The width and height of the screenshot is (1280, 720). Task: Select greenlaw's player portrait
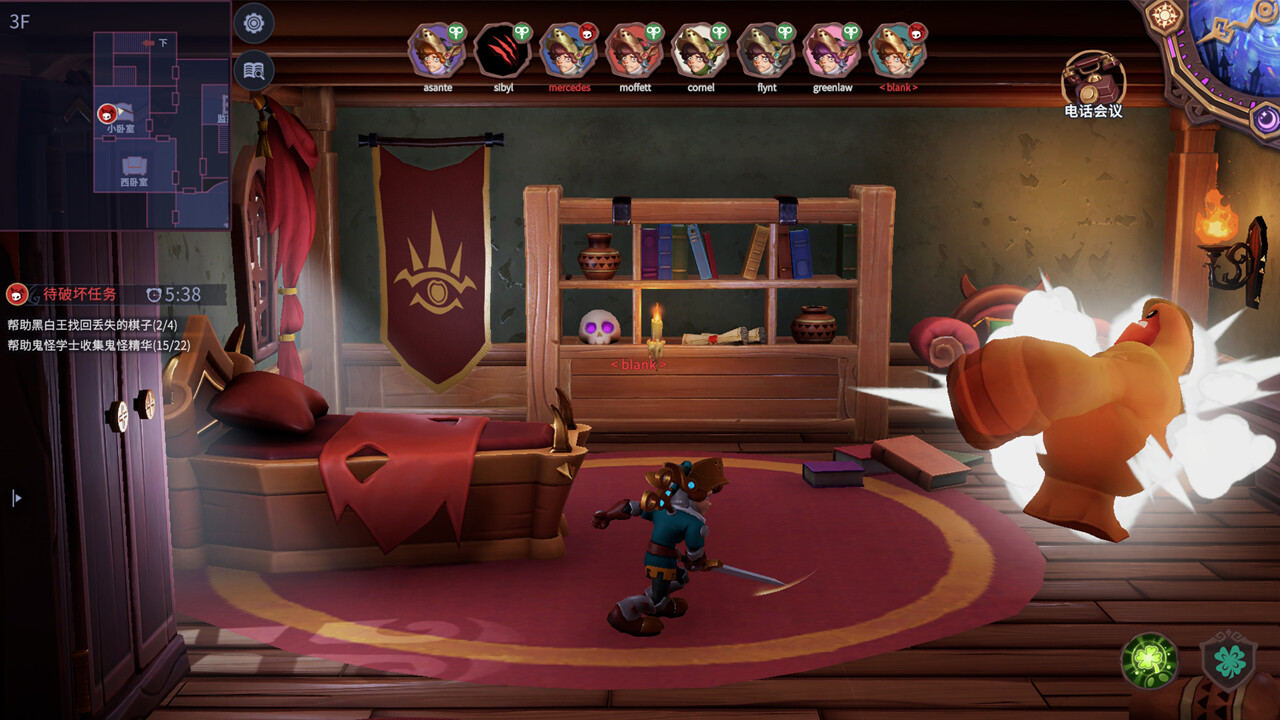[832, 51]
